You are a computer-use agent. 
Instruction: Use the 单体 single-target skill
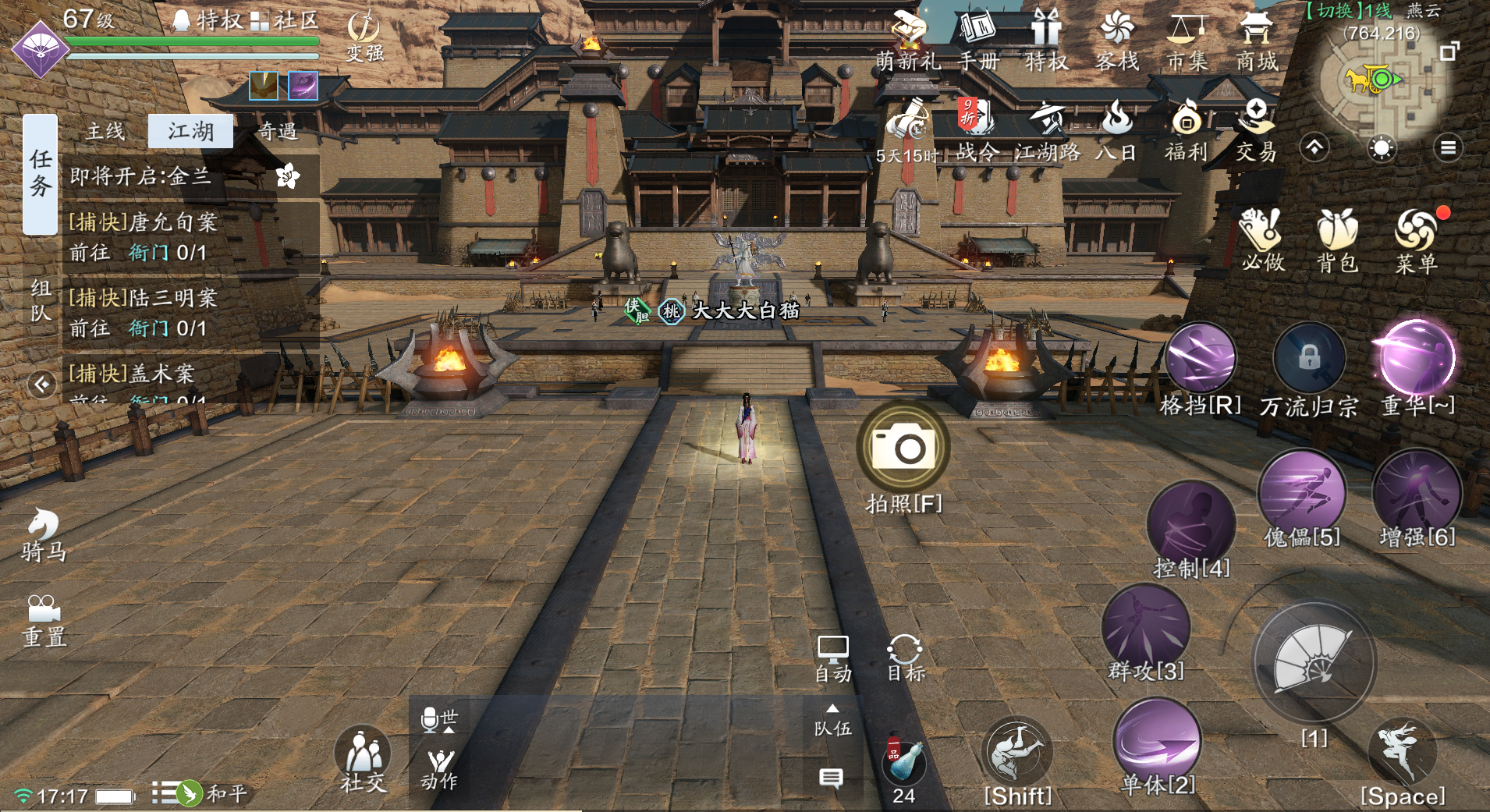[1157, 741]
